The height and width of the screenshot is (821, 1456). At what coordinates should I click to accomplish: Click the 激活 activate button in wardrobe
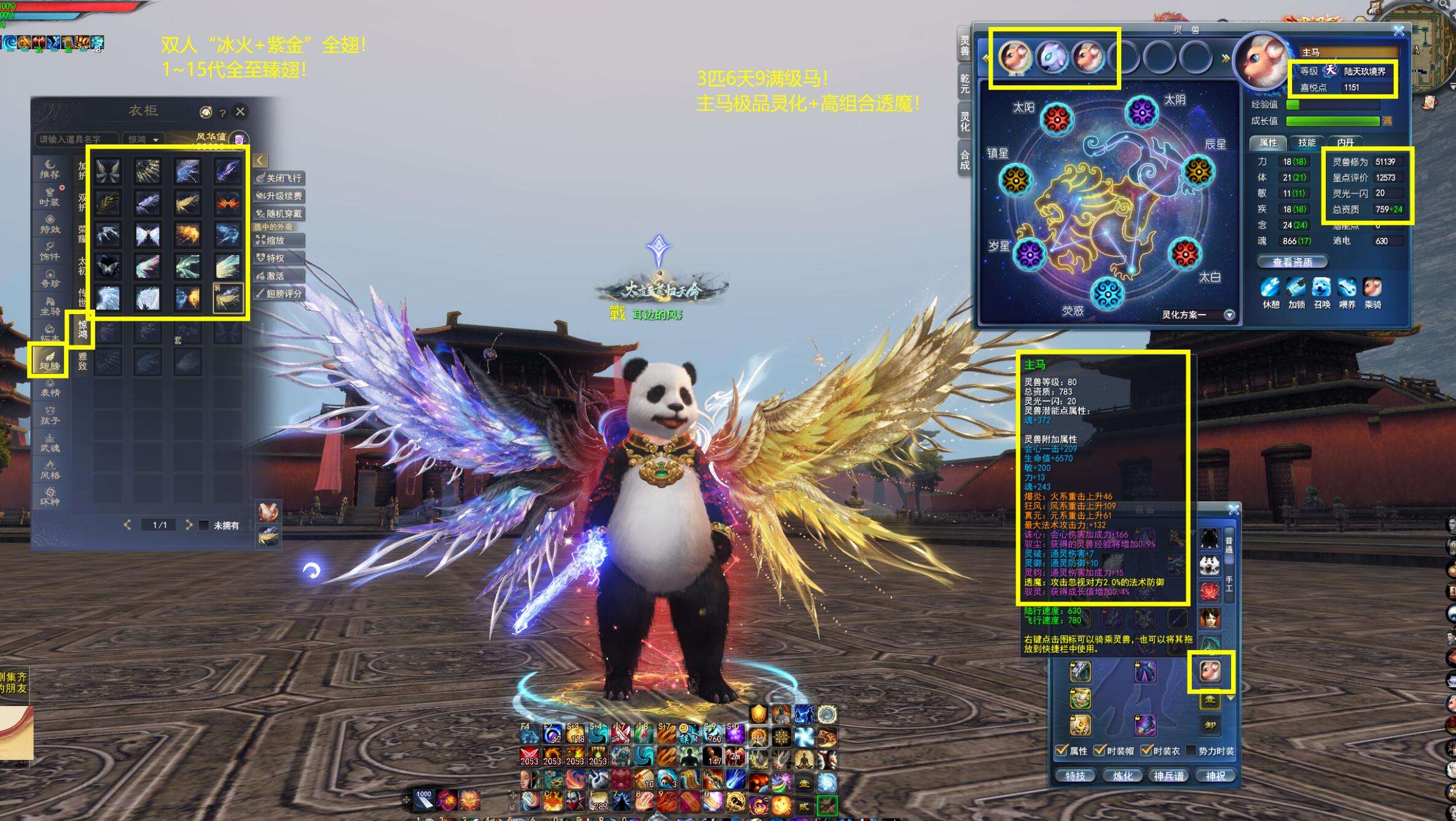click(275, 276)
